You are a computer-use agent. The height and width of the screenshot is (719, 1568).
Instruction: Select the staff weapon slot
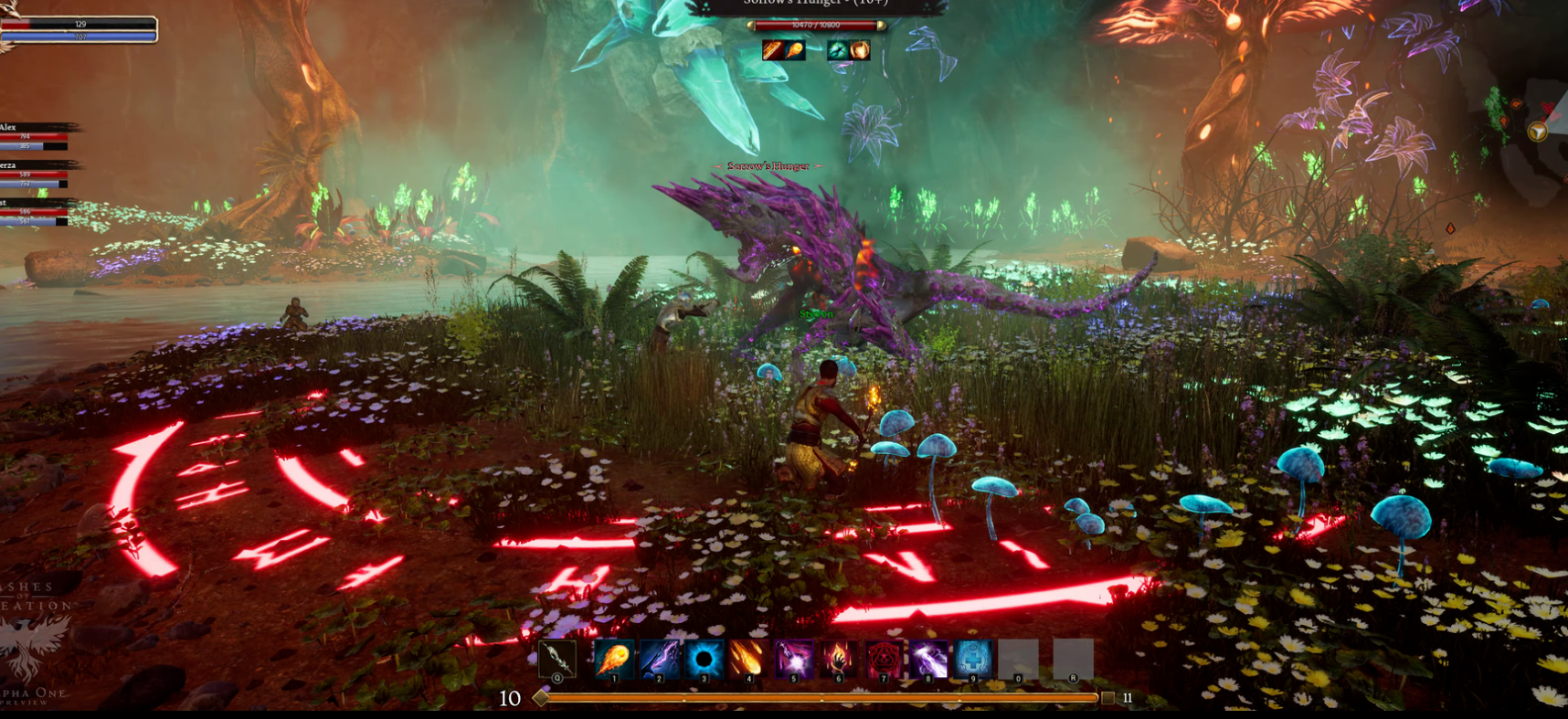[x=556, y=659]
